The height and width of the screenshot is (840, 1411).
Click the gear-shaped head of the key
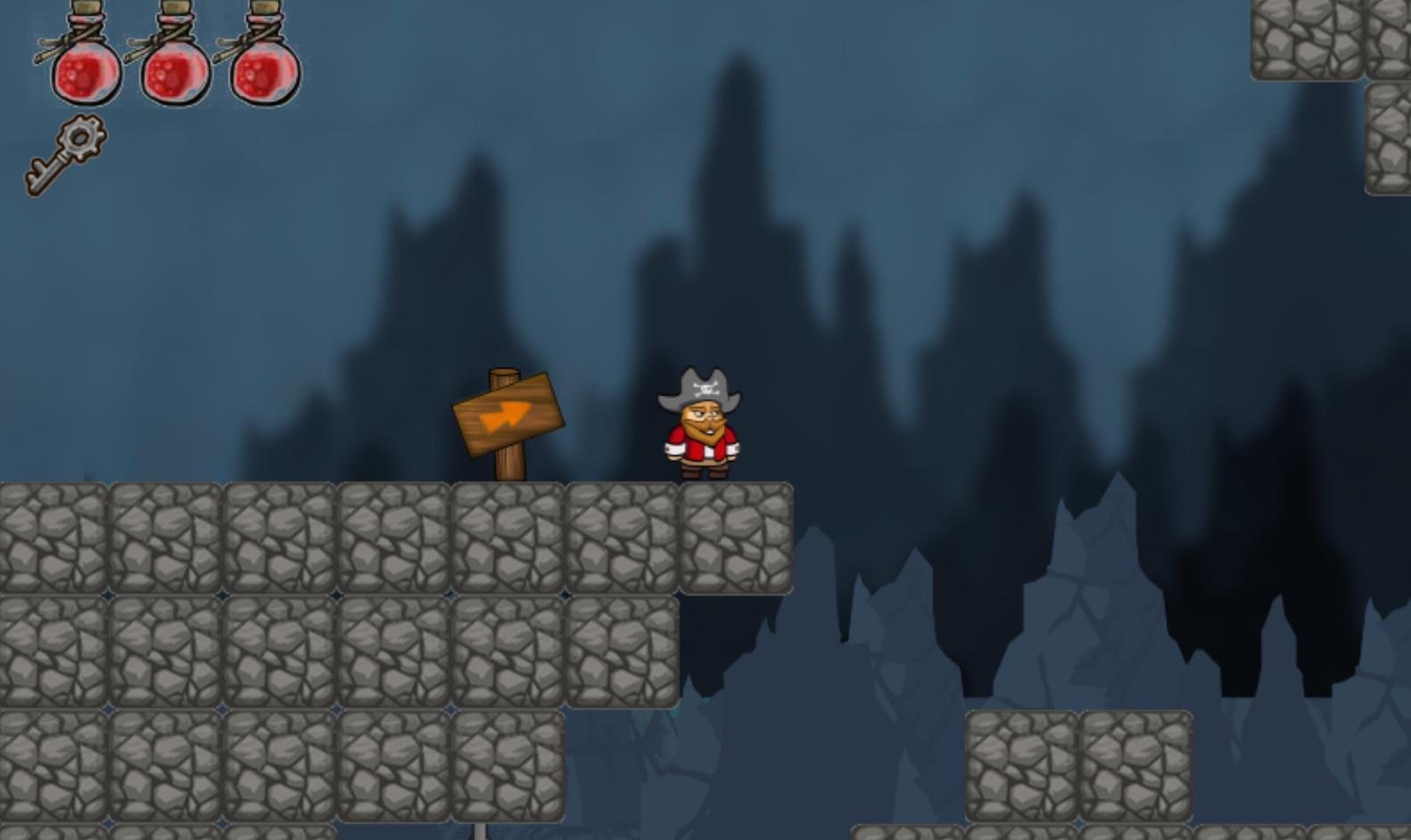tap(80, 138)
